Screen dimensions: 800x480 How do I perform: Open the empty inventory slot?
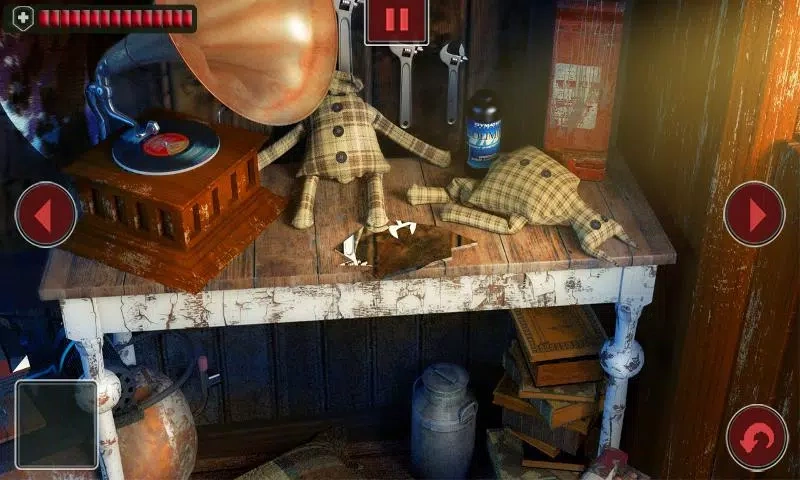pos(56,424)
